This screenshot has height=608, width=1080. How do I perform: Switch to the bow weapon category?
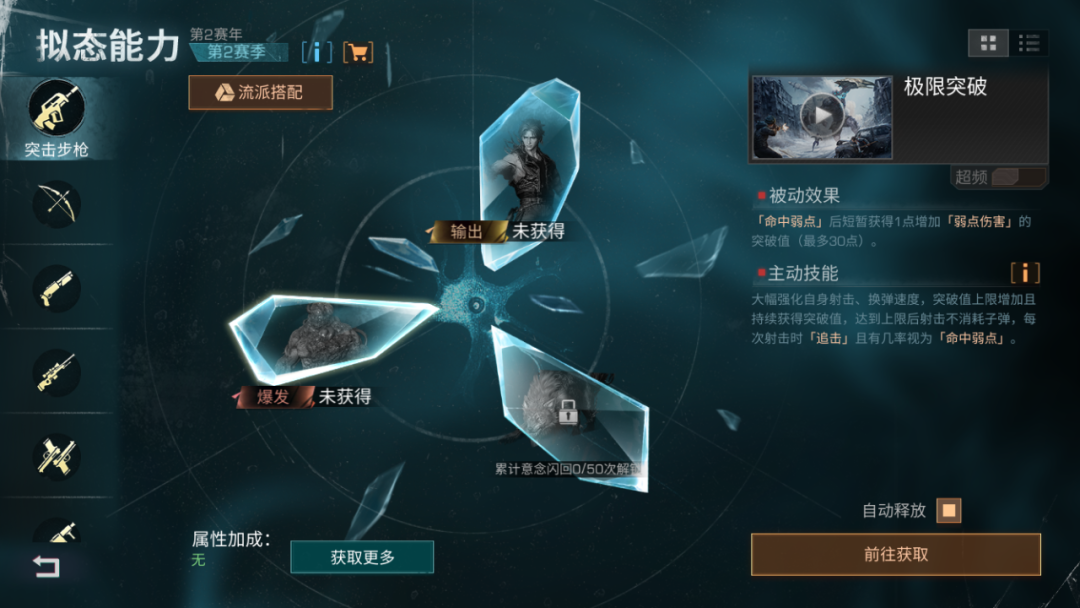tap(56, 204)
